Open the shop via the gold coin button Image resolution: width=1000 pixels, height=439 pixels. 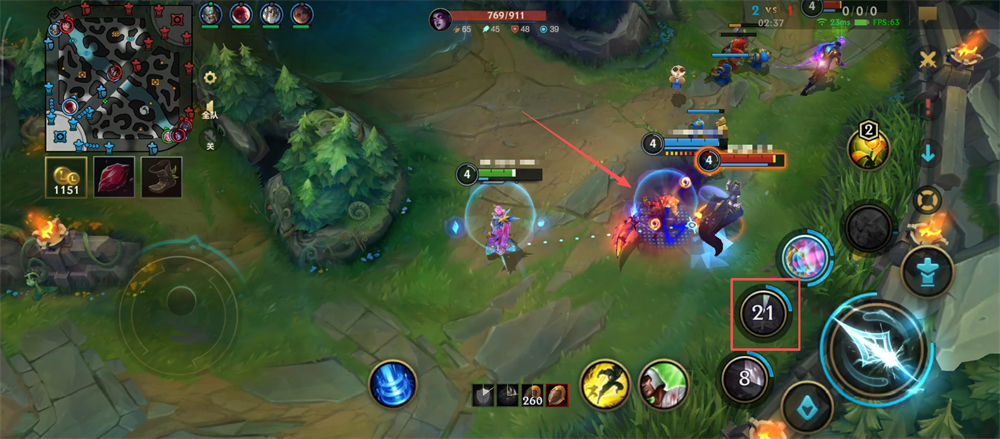click(65, 178)
